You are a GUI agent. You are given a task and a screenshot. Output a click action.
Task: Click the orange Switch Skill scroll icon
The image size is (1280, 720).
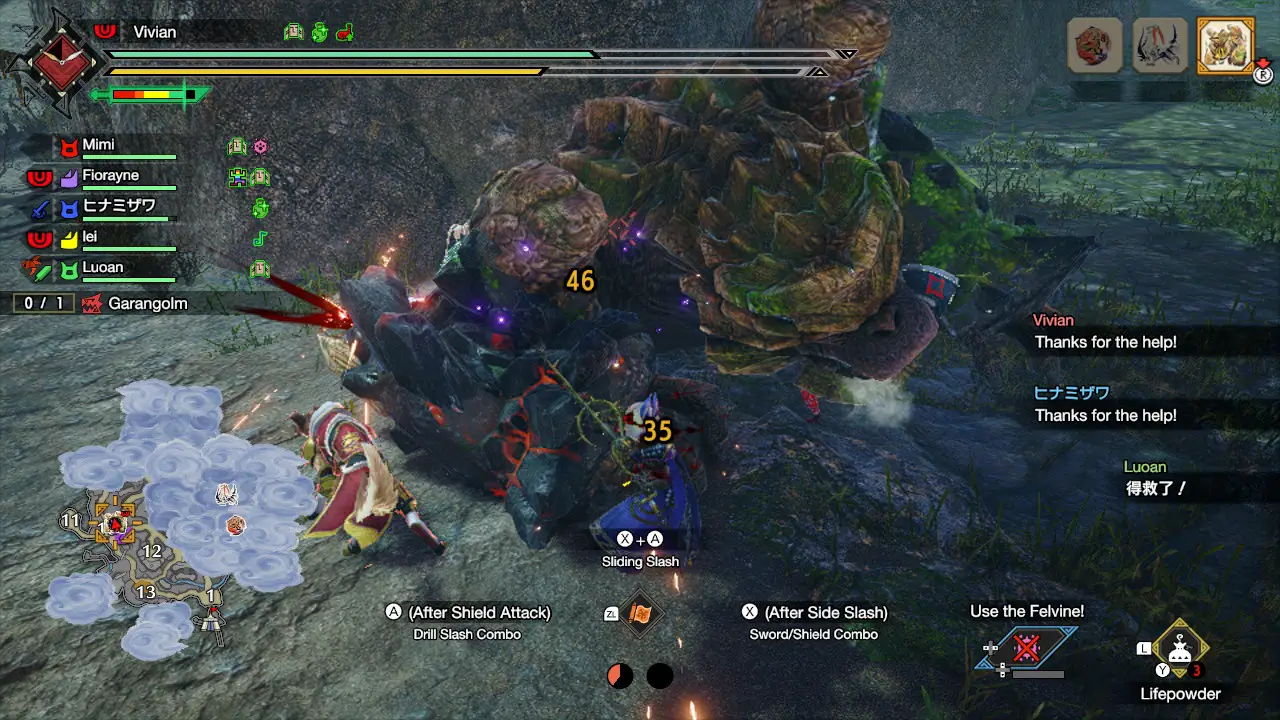(640, 615)
